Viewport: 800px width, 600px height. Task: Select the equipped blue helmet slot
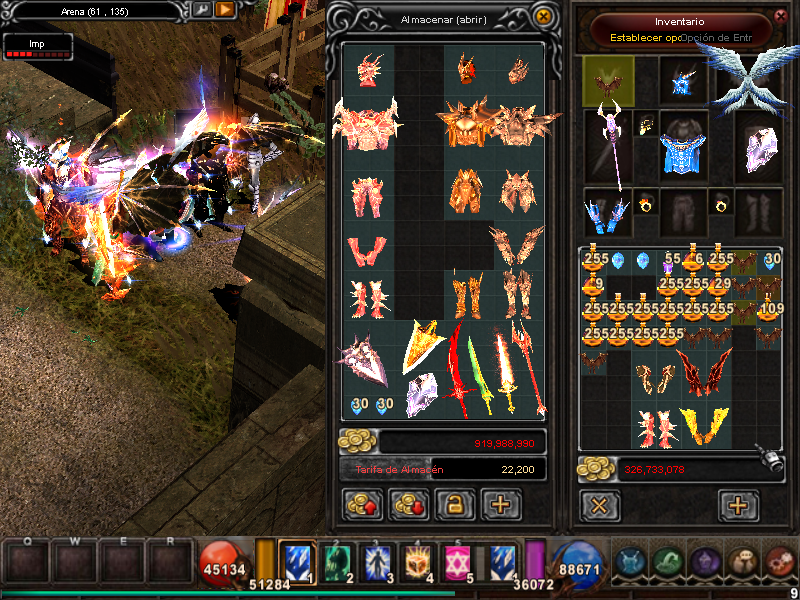point(685,81)
